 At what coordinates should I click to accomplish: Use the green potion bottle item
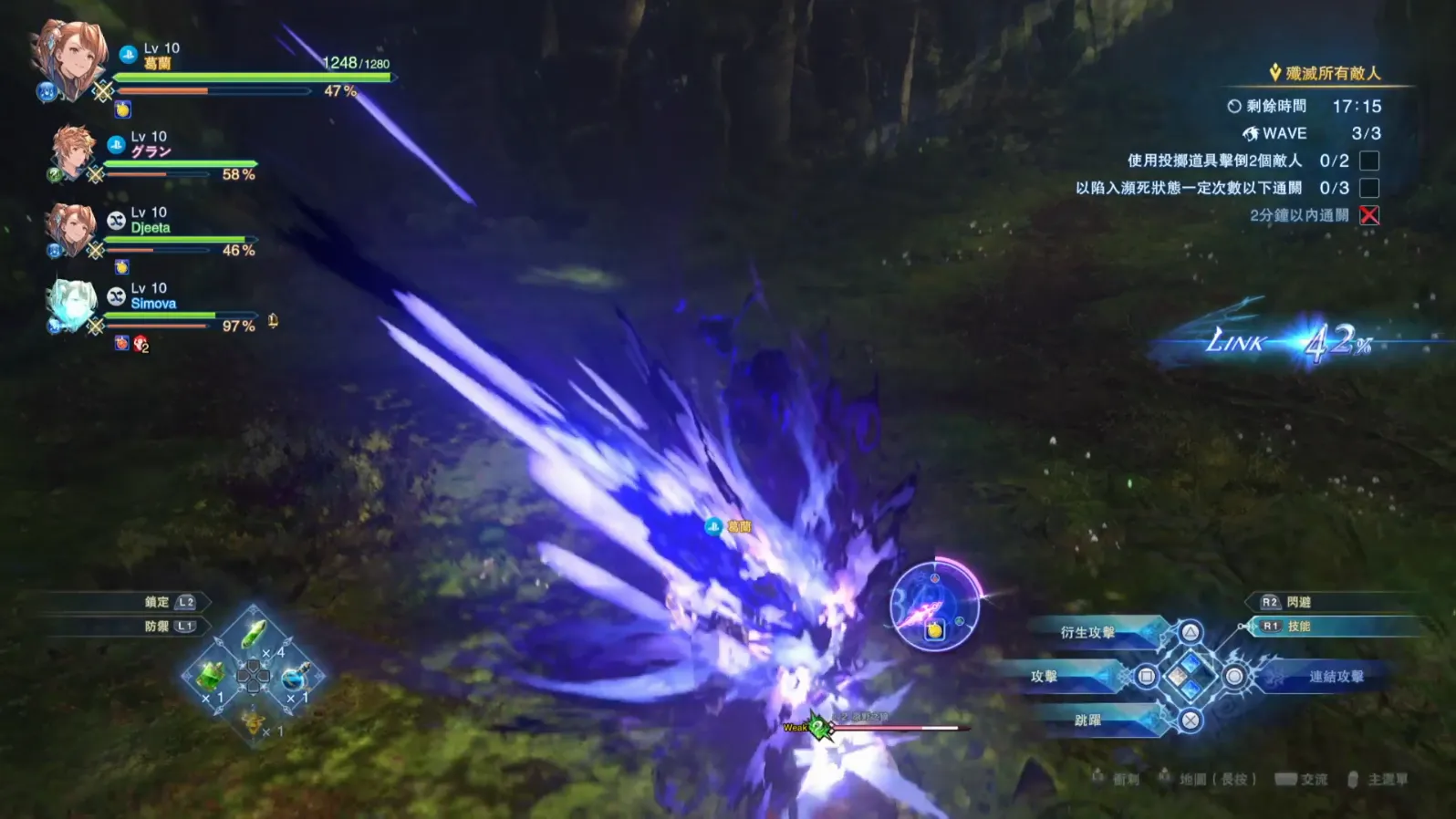pos(211,677)
